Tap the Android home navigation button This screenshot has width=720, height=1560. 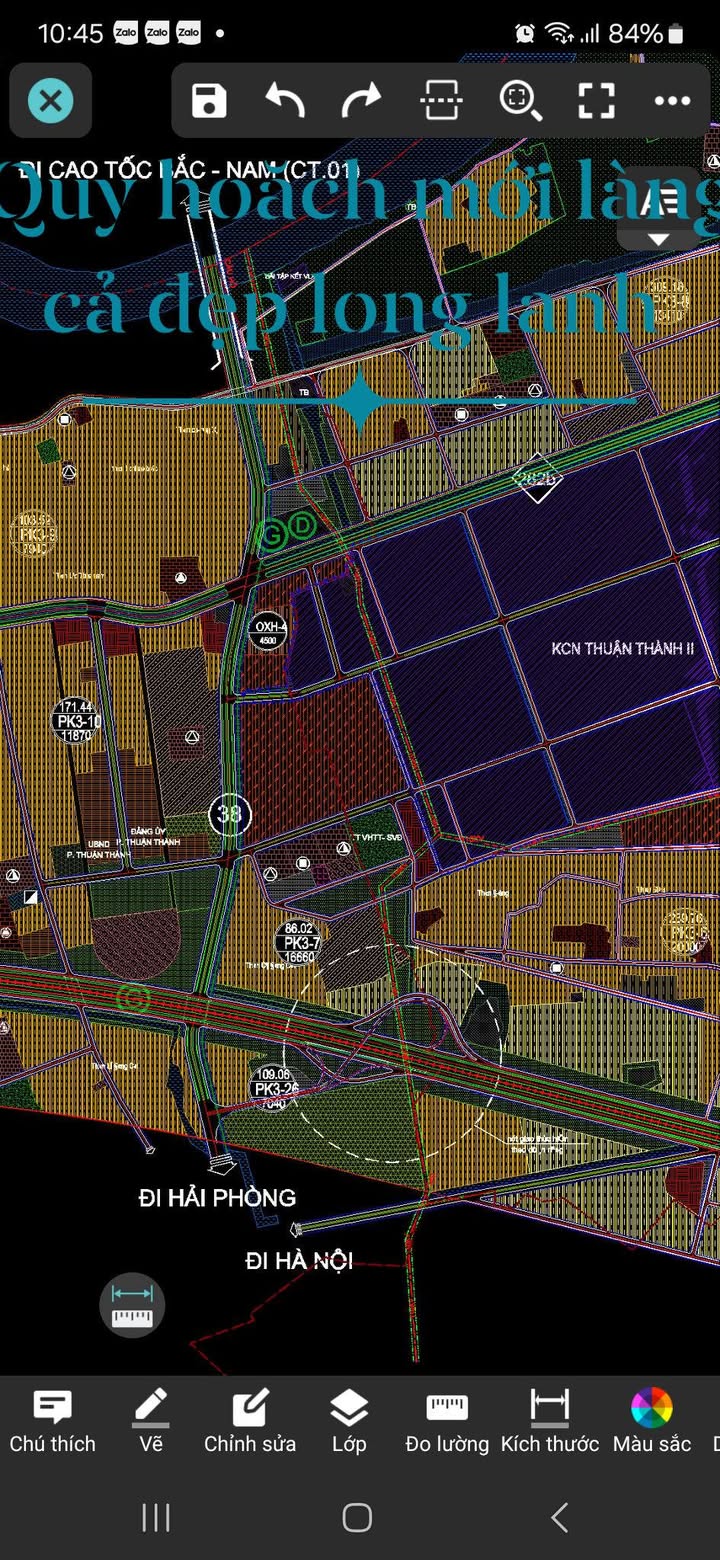357,1517
